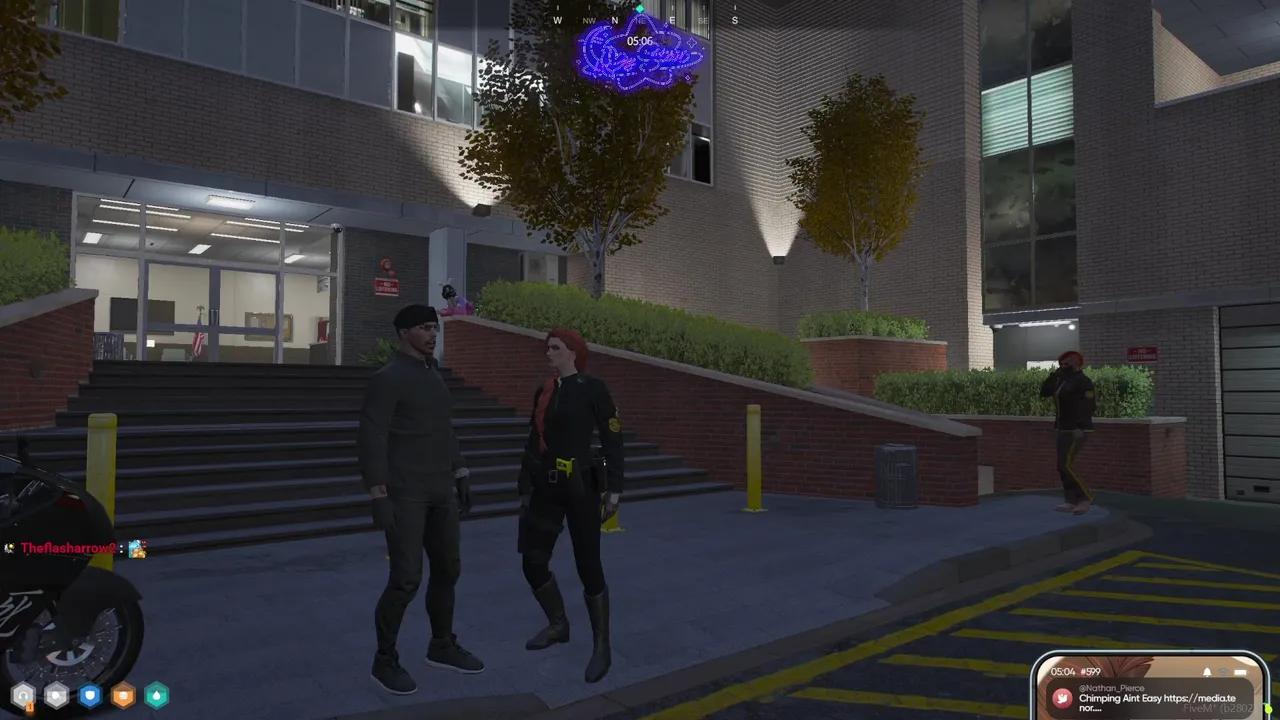Select N on the compass bar
This screenshot has width=1280, height=720.
[614, 20]
